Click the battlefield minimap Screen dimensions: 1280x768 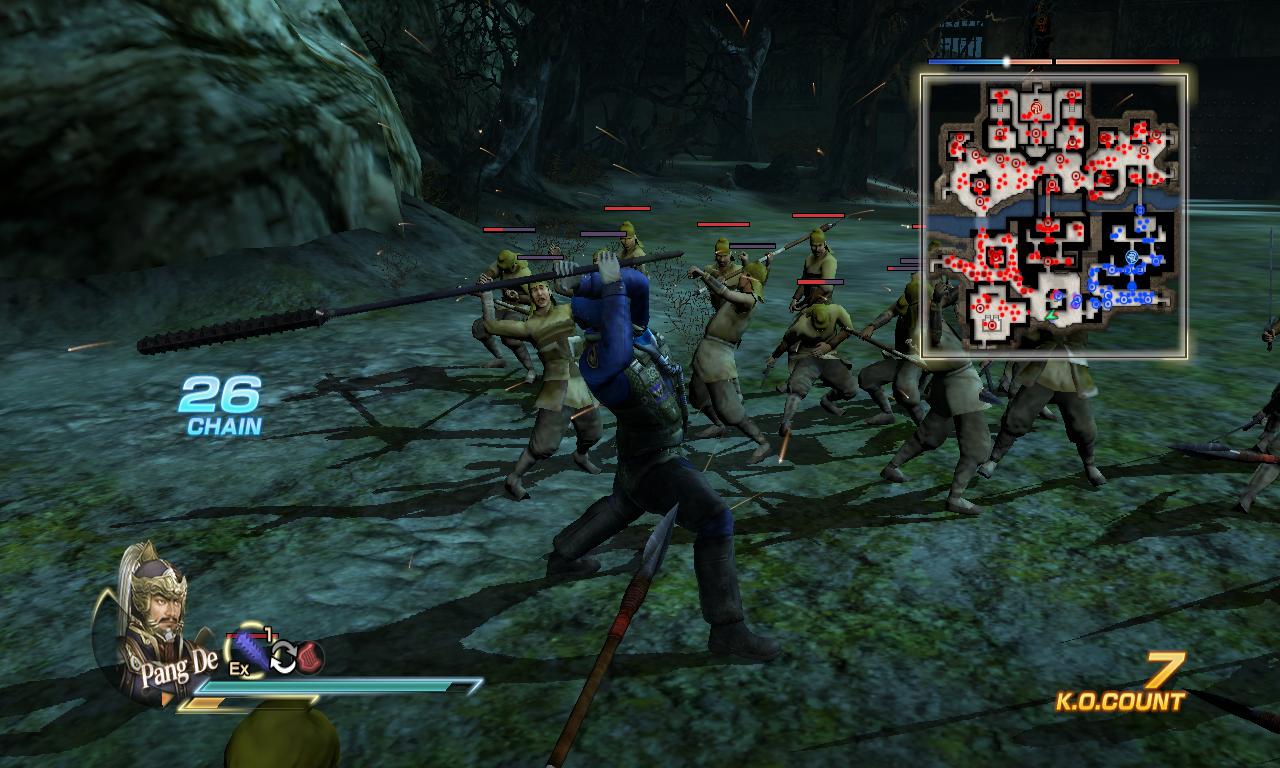point(1053,216)
